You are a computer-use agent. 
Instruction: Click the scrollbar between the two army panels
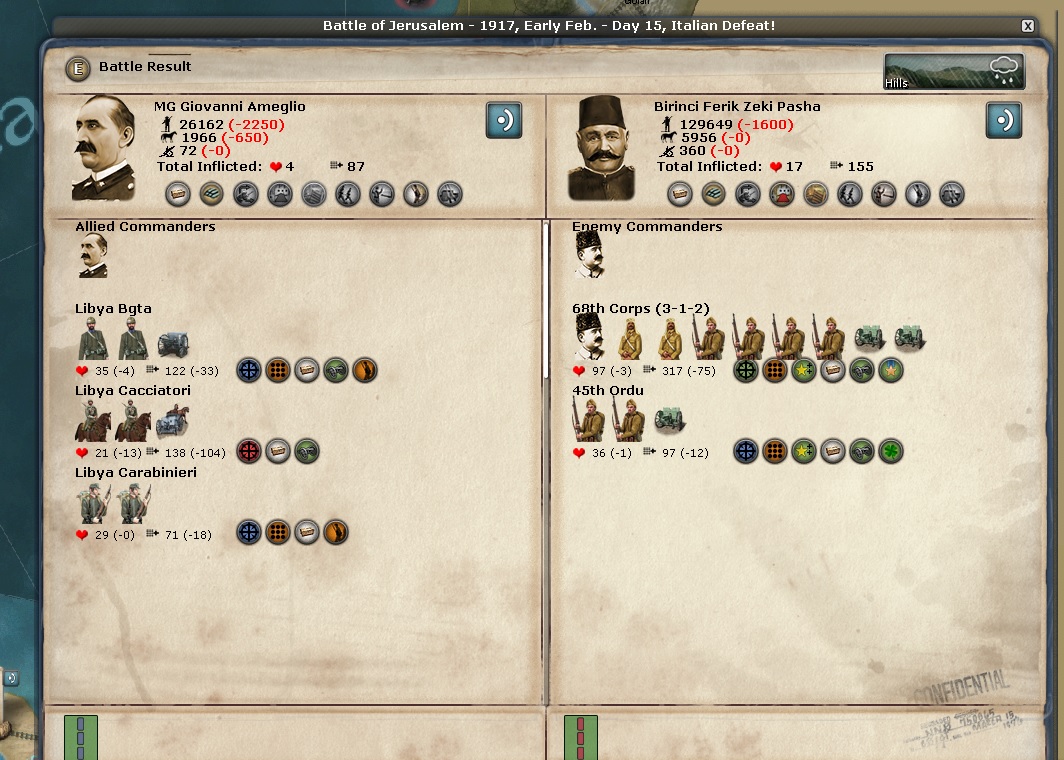546,300
